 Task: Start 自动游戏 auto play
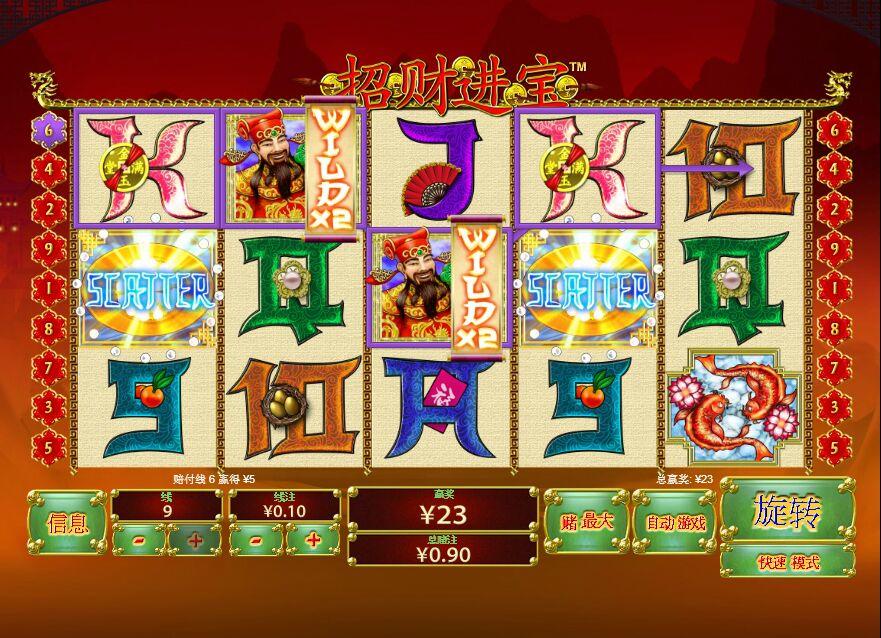pyautogui.click(x=675, y=522)
